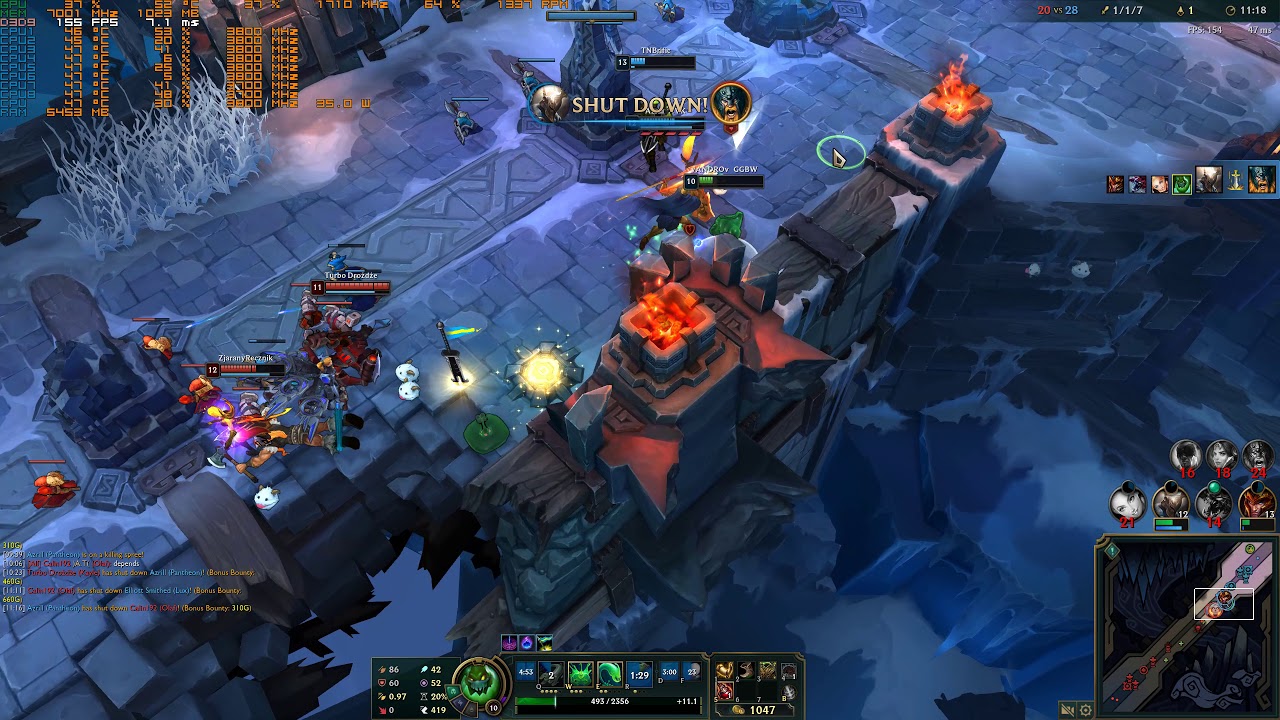Cast the E ability icon showing the green tentacle
The height and width of the screenshot is (720, 1280).
(x=609, y=673)
